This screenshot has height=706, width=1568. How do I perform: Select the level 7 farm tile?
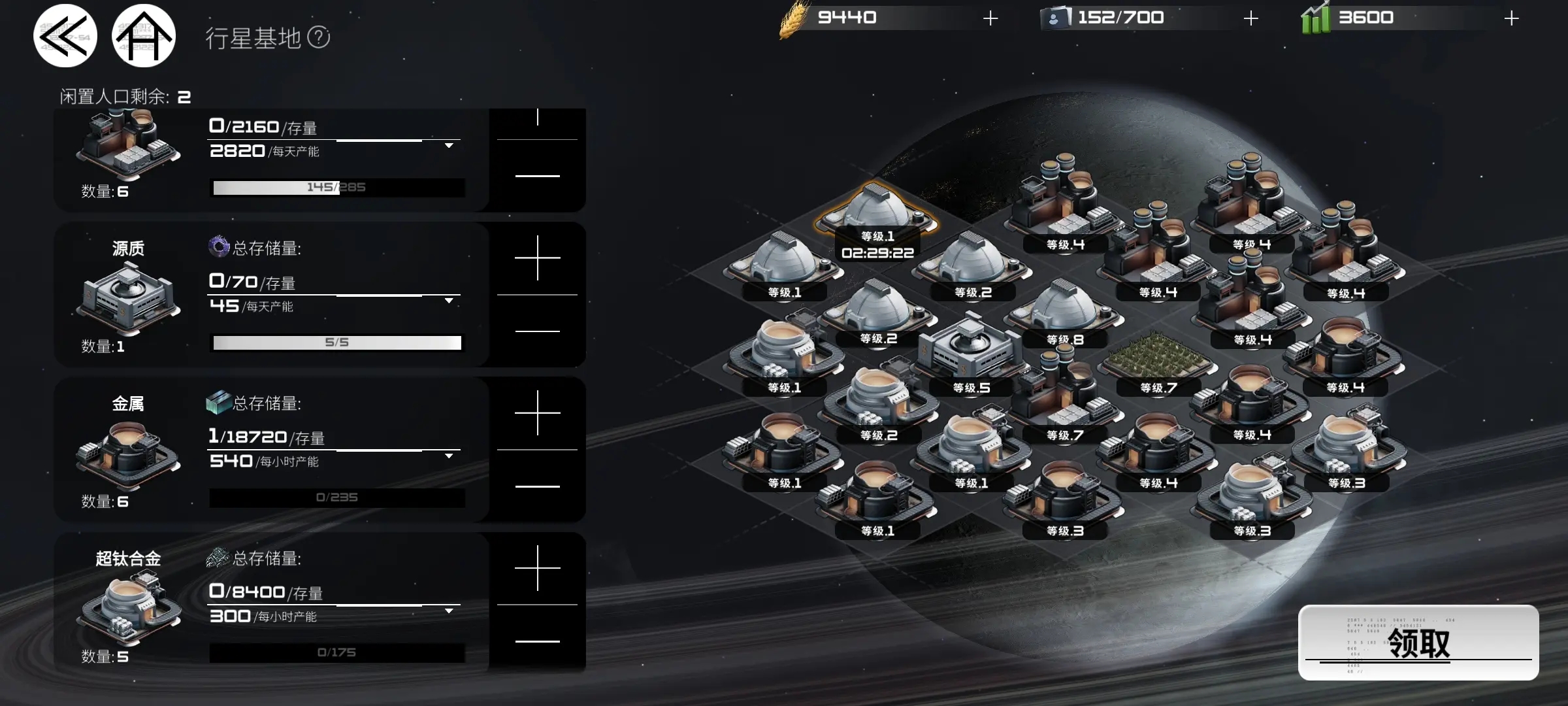[x=1158, y=358]
